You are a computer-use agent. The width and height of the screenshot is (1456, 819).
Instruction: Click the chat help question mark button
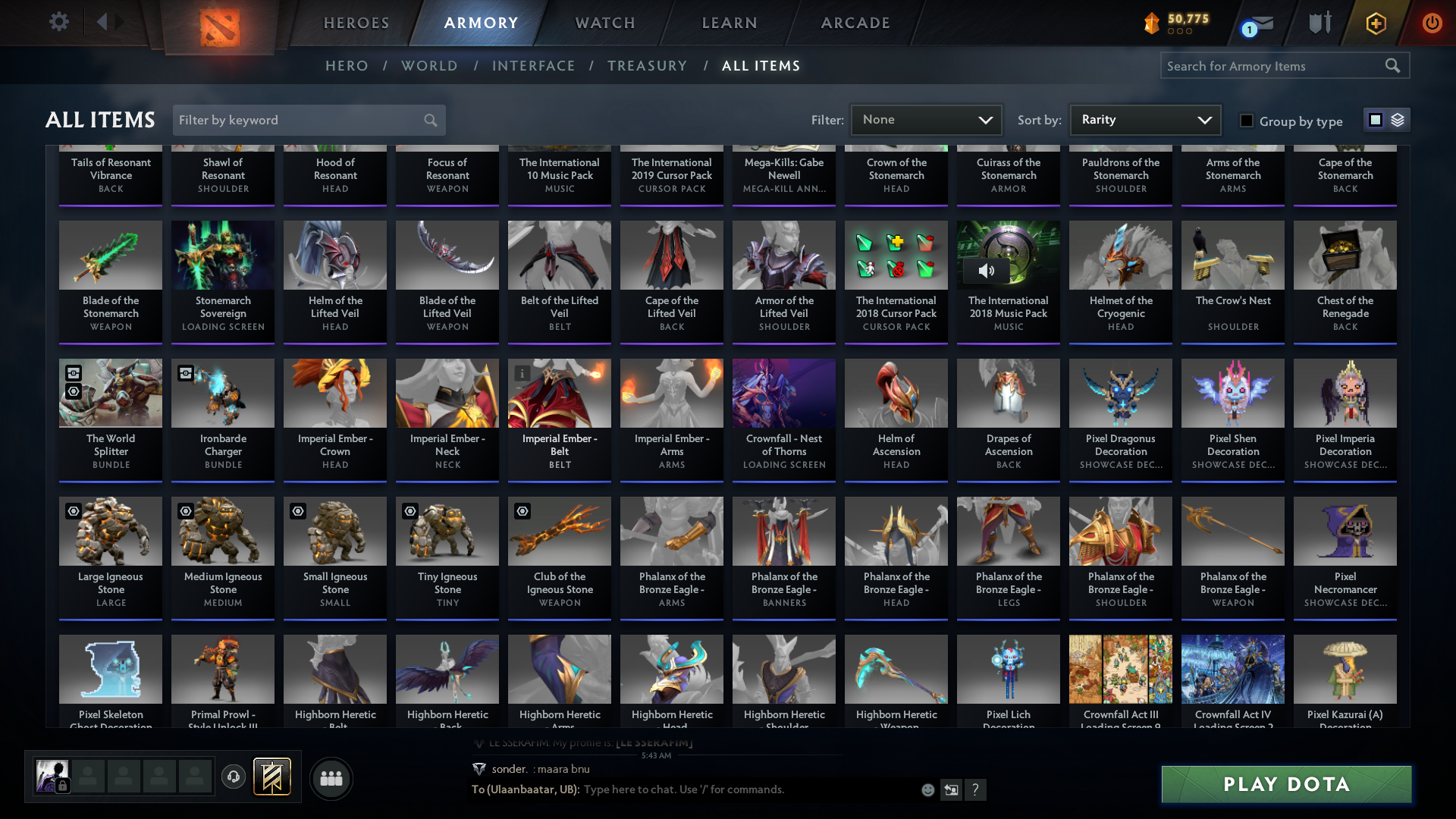(x=976, y=790)
